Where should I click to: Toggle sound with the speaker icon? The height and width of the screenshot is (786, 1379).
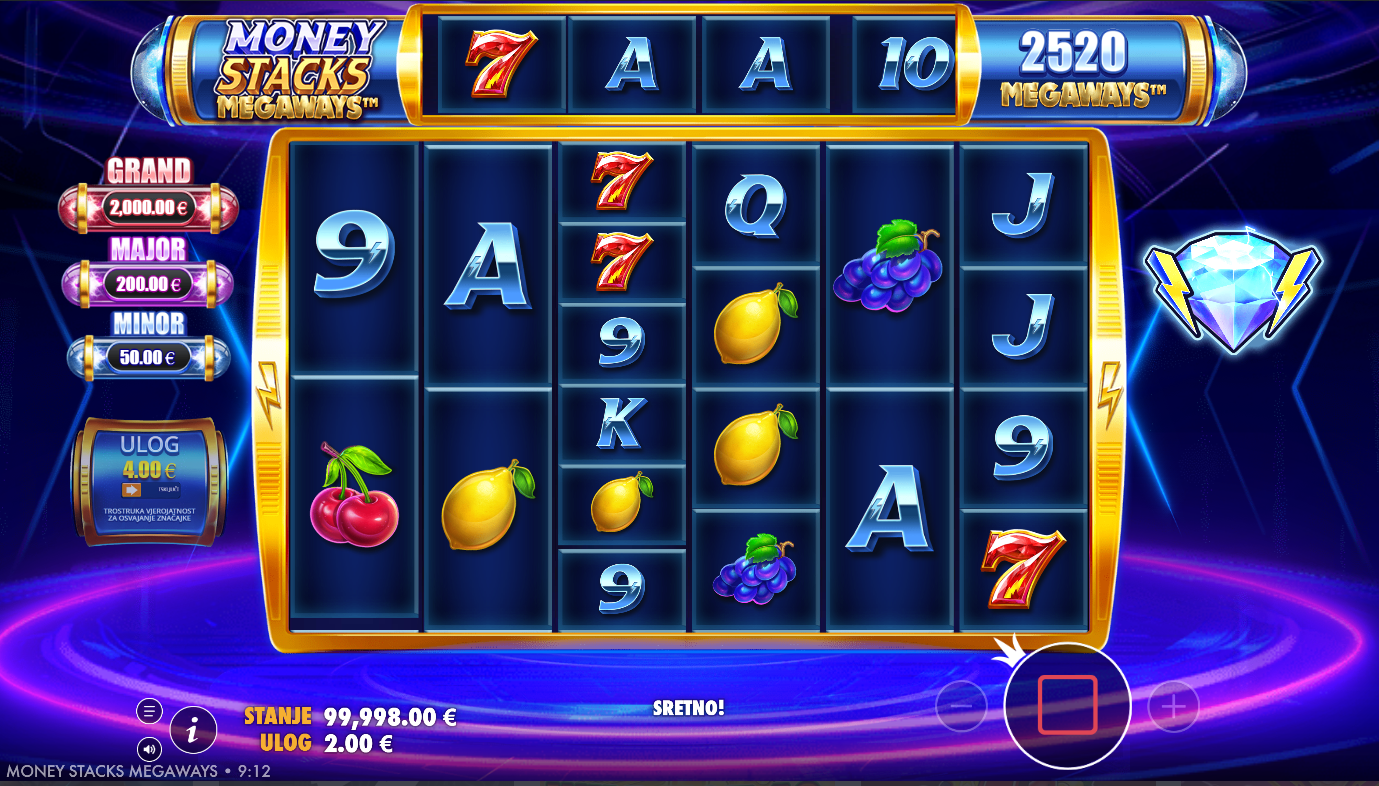(x=149, y=748)
